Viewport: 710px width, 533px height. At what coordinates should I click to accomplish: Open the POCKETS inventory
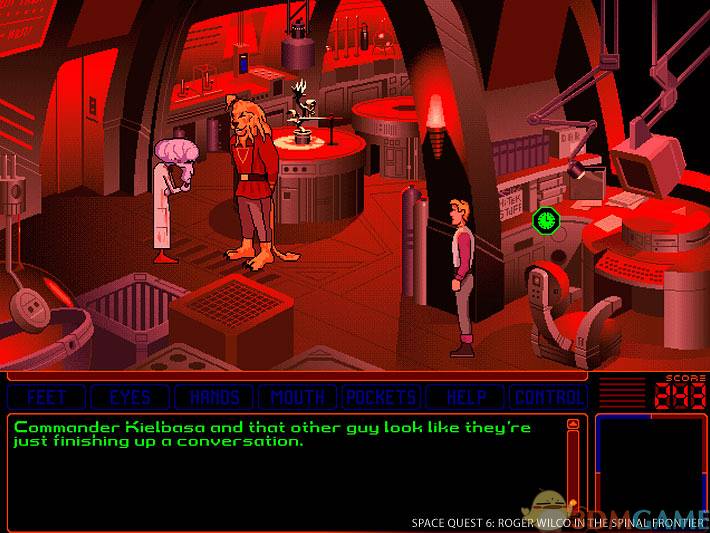tap(381, 397)
